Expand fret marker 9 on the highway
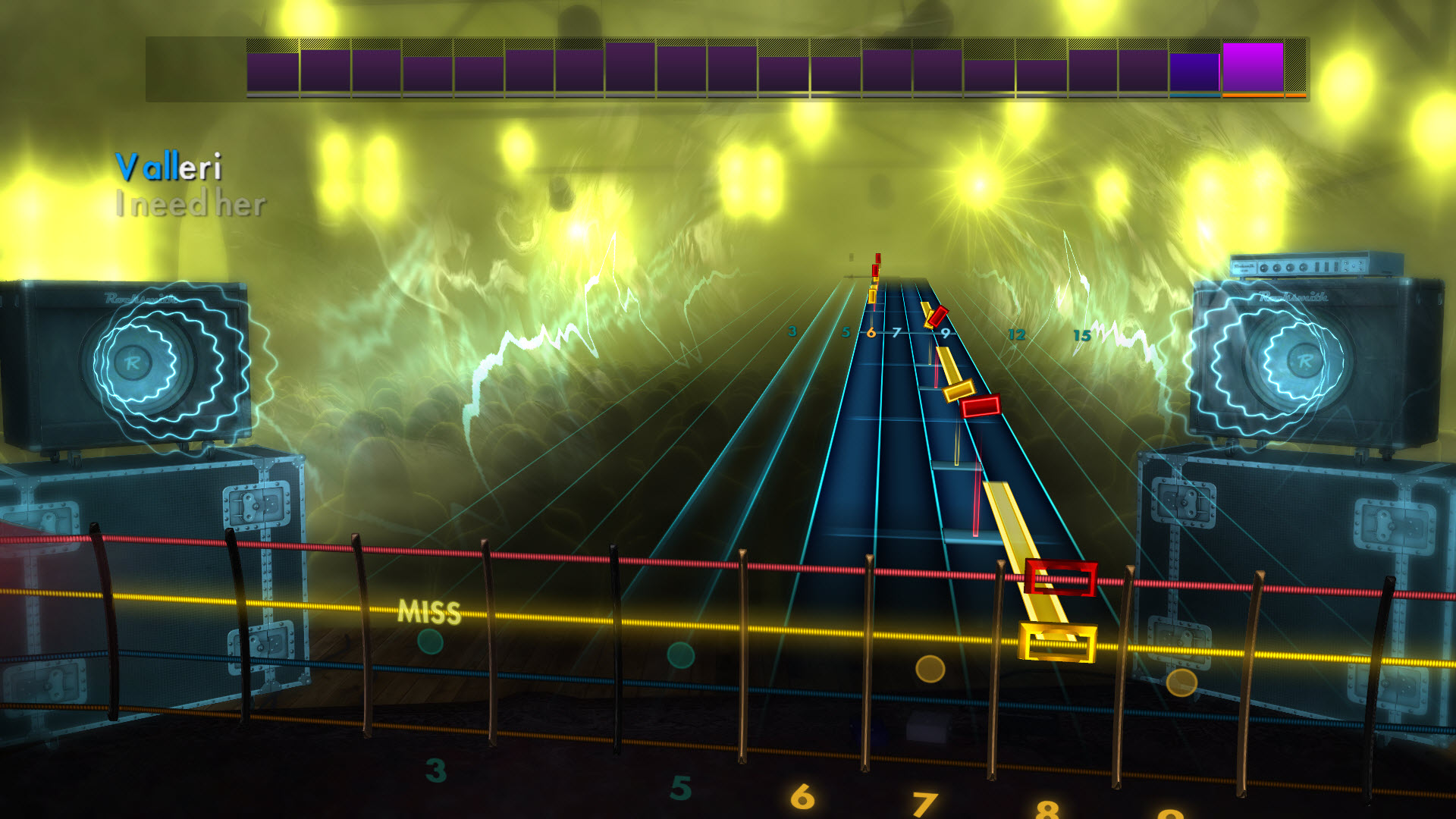The image size is (1456, 819). [945, 331]
